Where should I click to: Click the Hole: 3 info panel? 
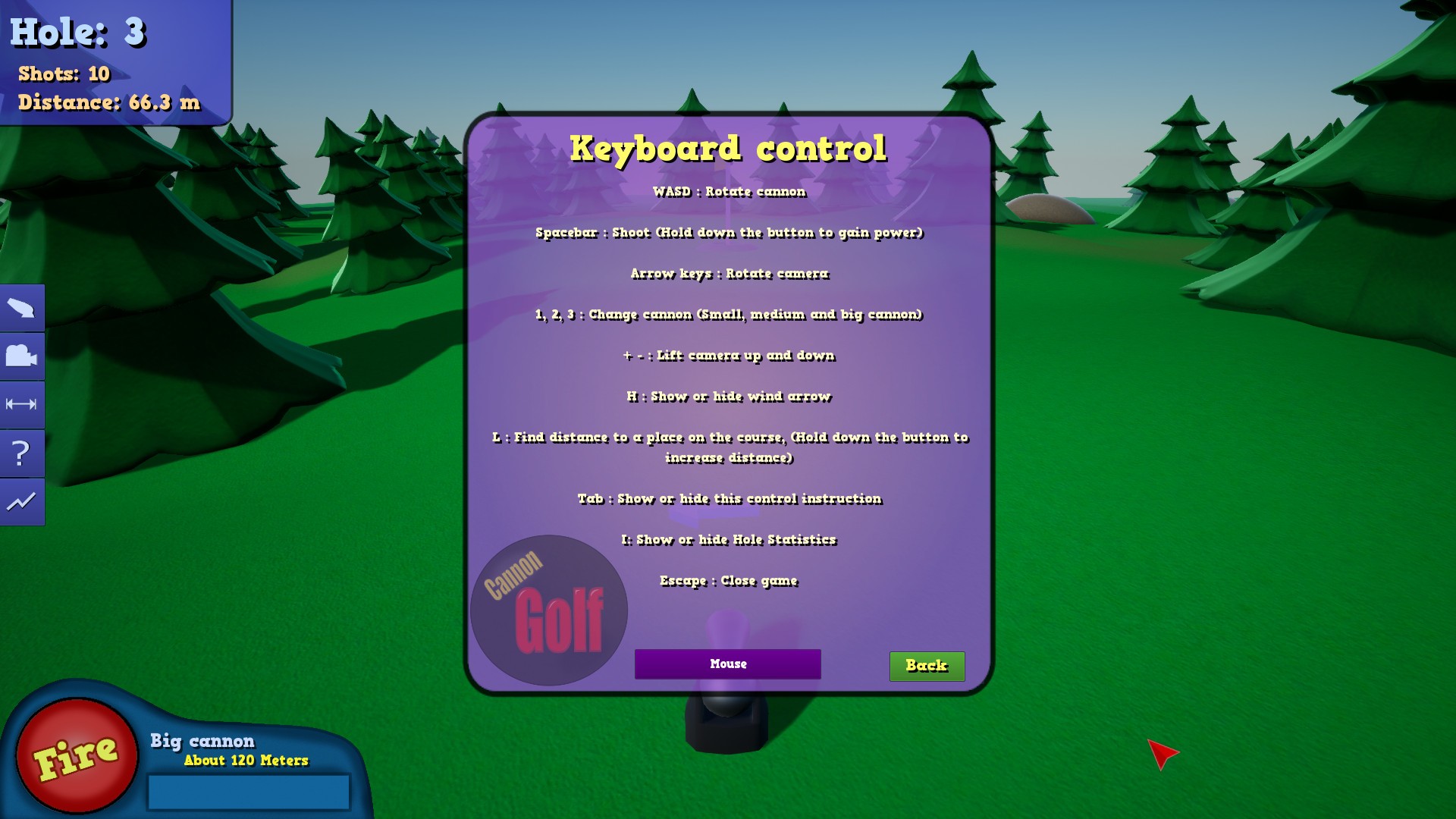coord(80,33)
